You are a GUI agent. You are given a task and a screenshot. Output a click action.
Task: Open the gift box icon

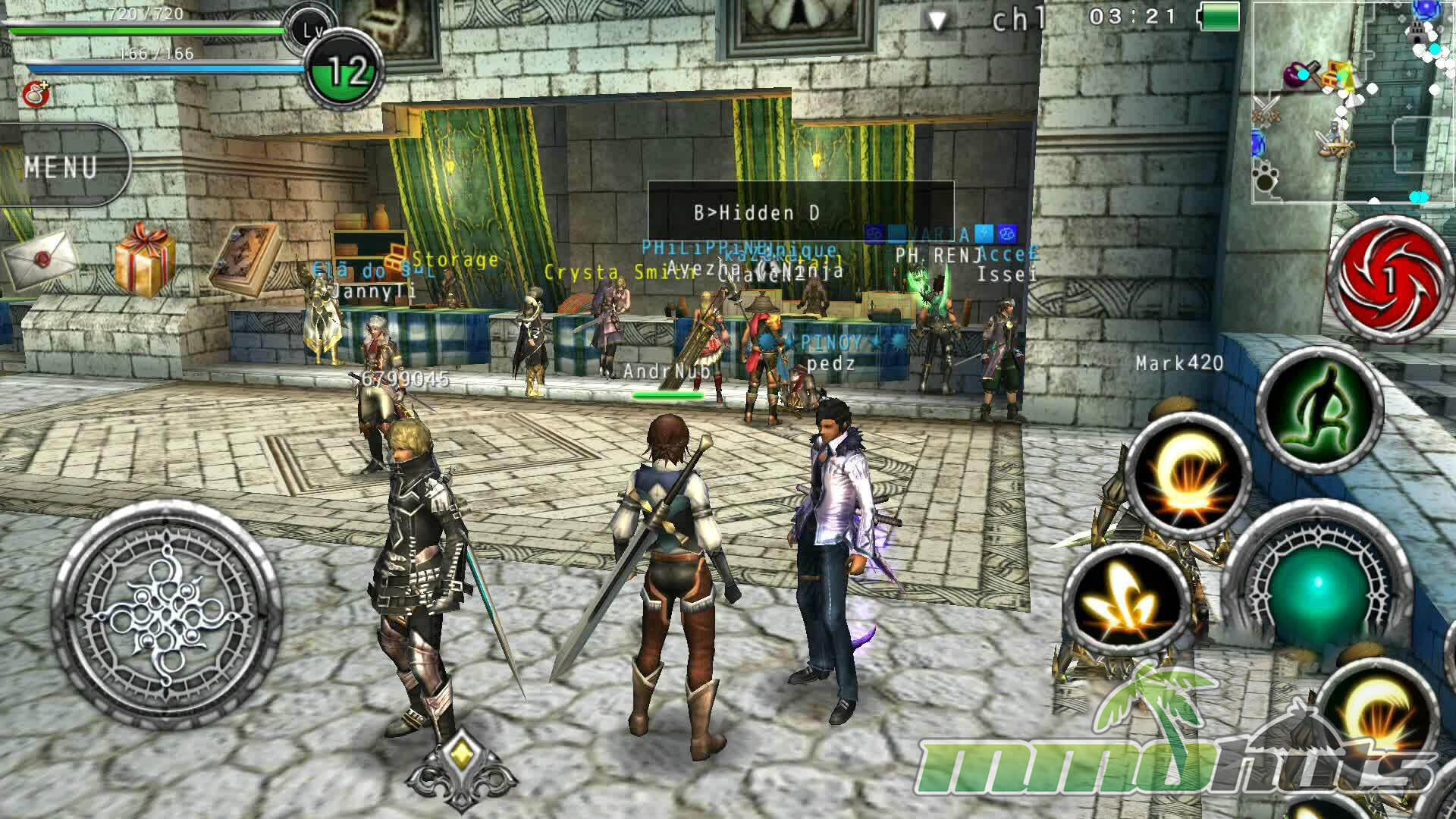tap(144, 257)
